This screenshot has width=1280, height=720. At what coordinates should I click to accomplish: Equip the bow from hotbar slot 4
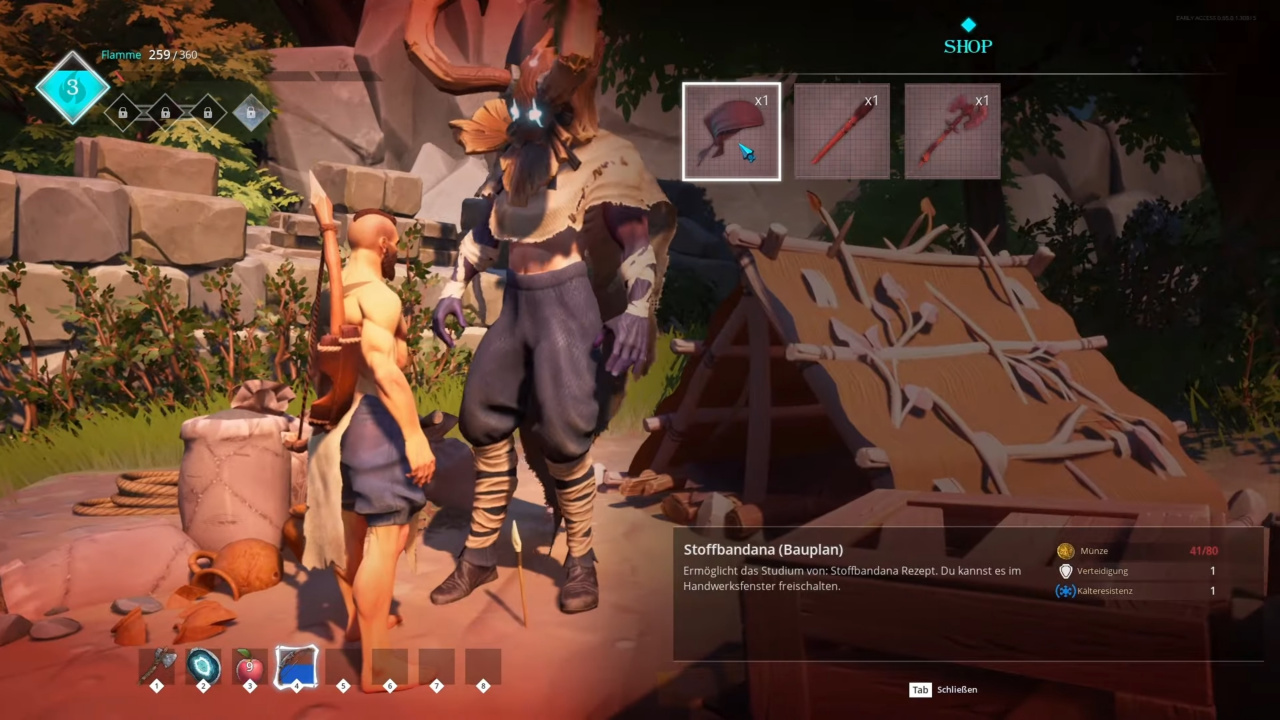296,666
